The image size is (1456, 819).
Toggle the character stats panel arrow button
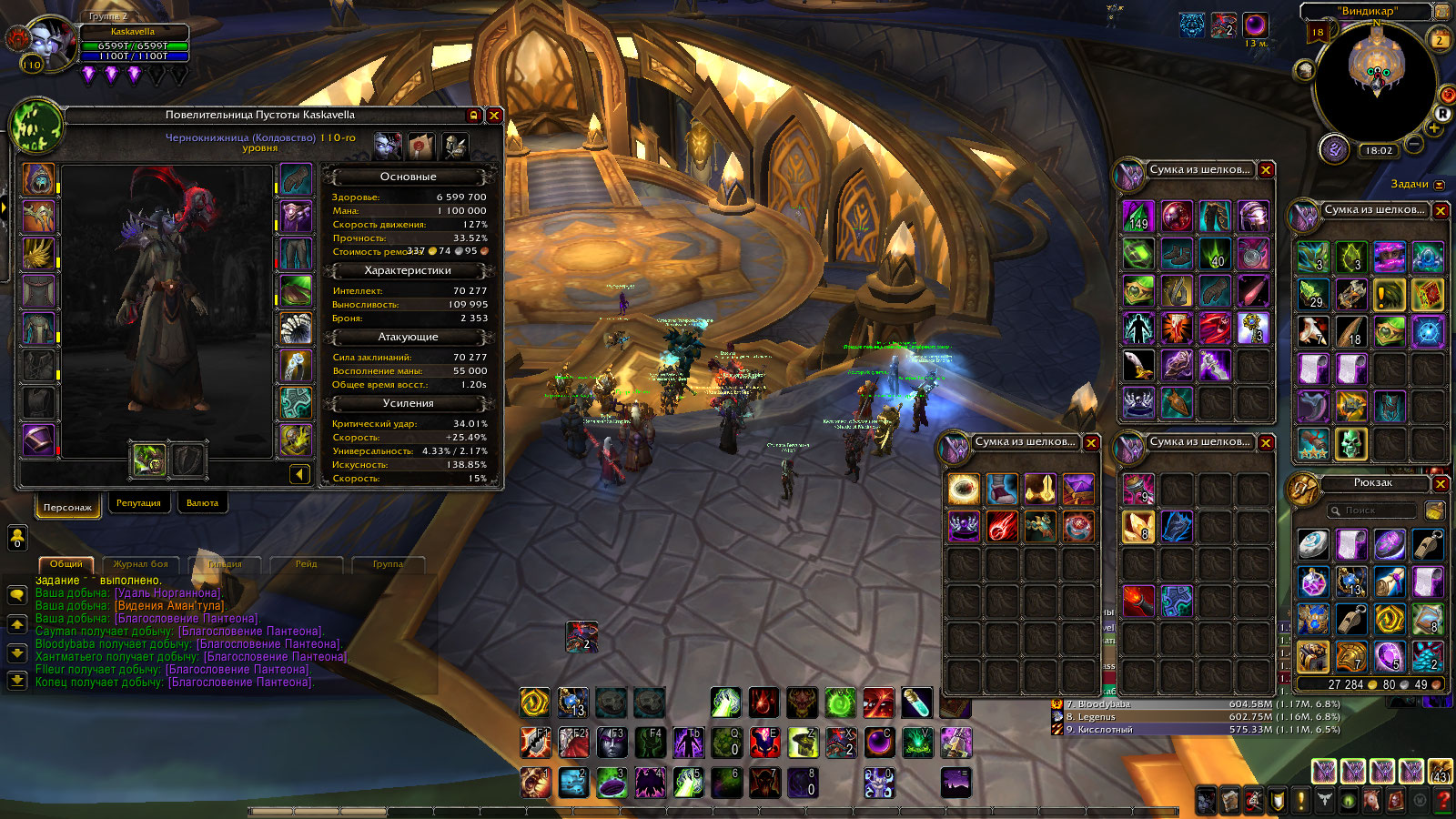click(299, 474)
